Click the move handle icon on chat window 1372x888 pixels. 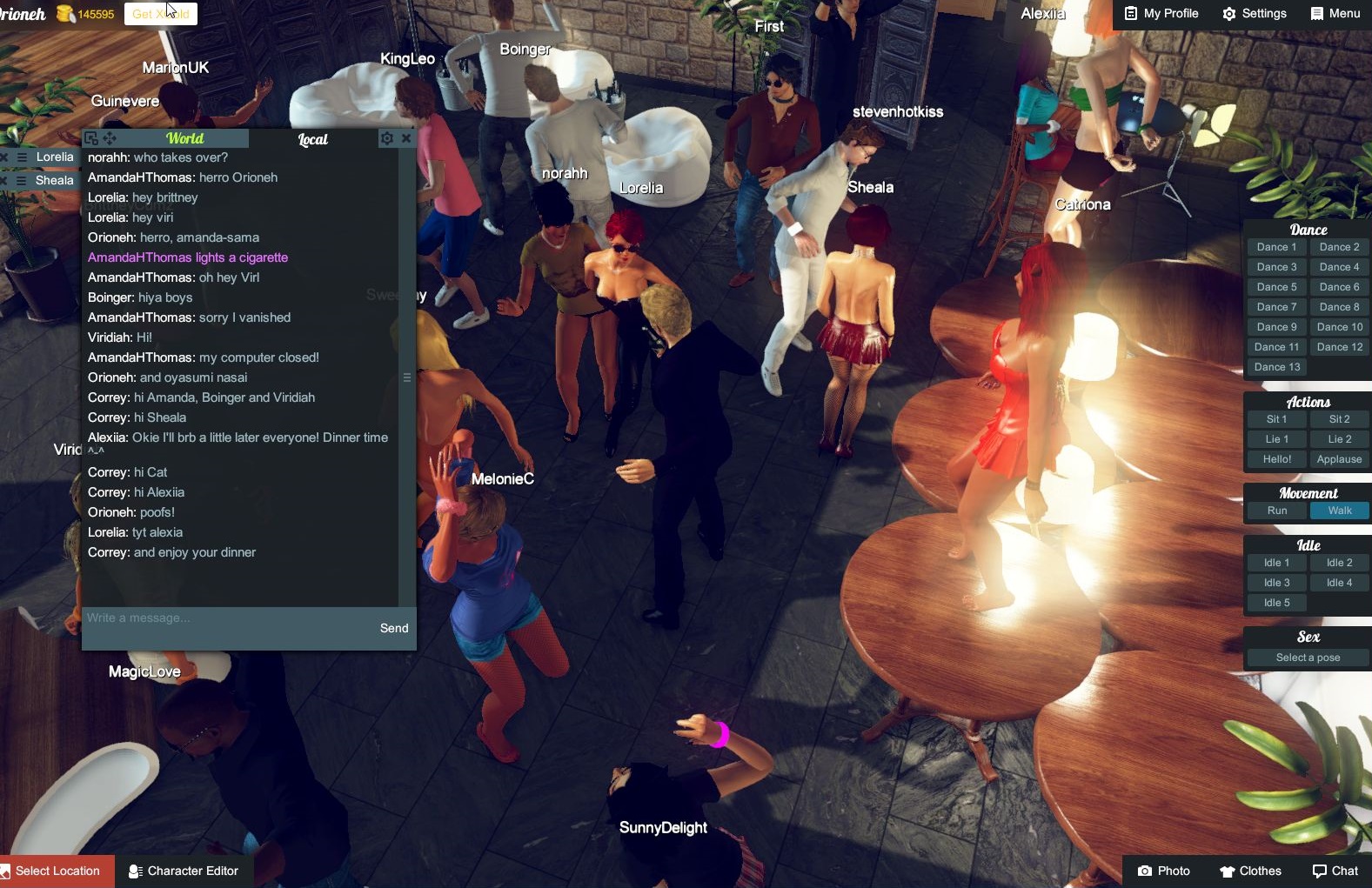click(110, 138)
